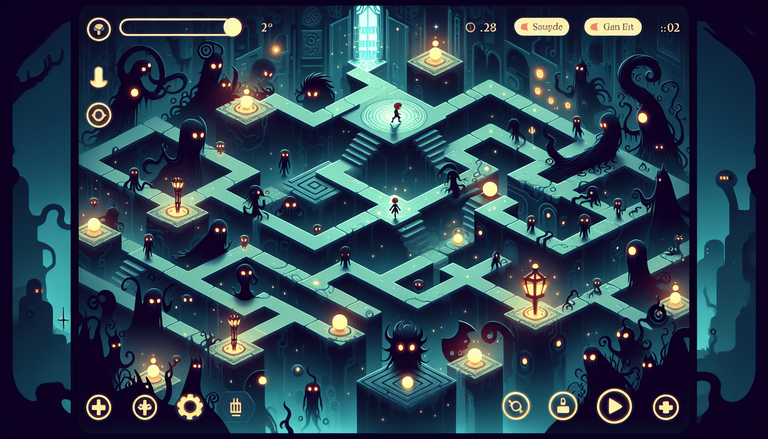The height and width of the screenshot is (439, 768).
Task: Select the glowing candle icon
Action: (x=99, y=76)
